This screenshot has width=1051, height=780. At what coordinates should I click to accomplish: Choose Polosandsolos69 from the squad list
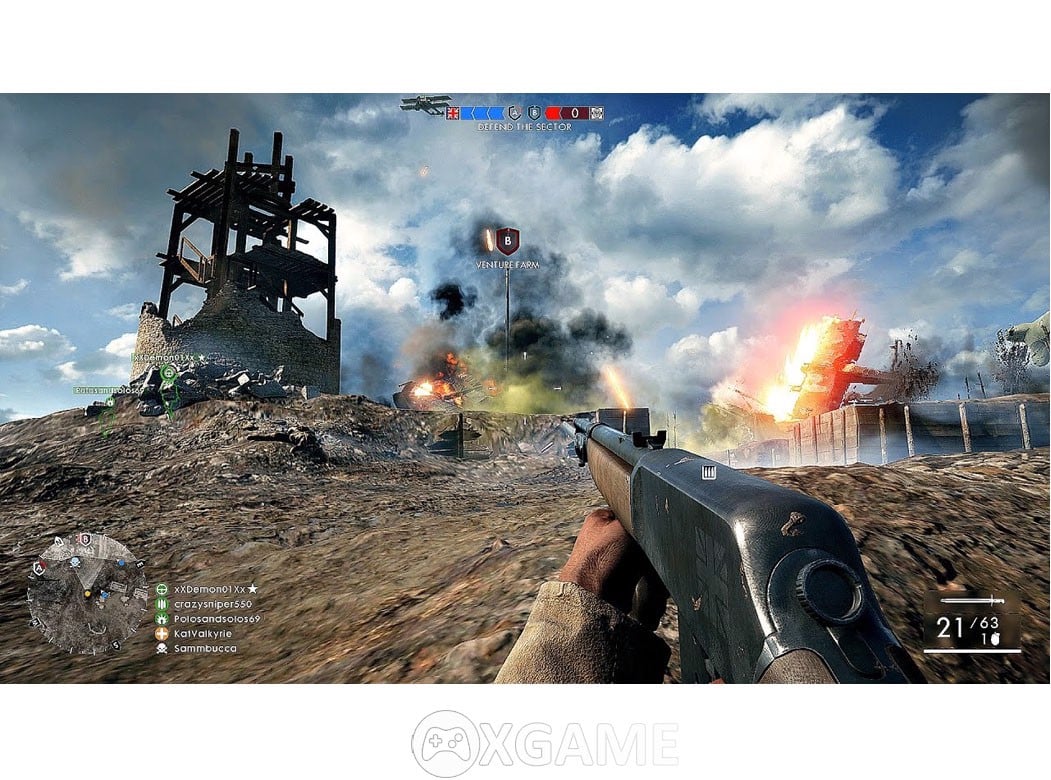pos(216,619)
